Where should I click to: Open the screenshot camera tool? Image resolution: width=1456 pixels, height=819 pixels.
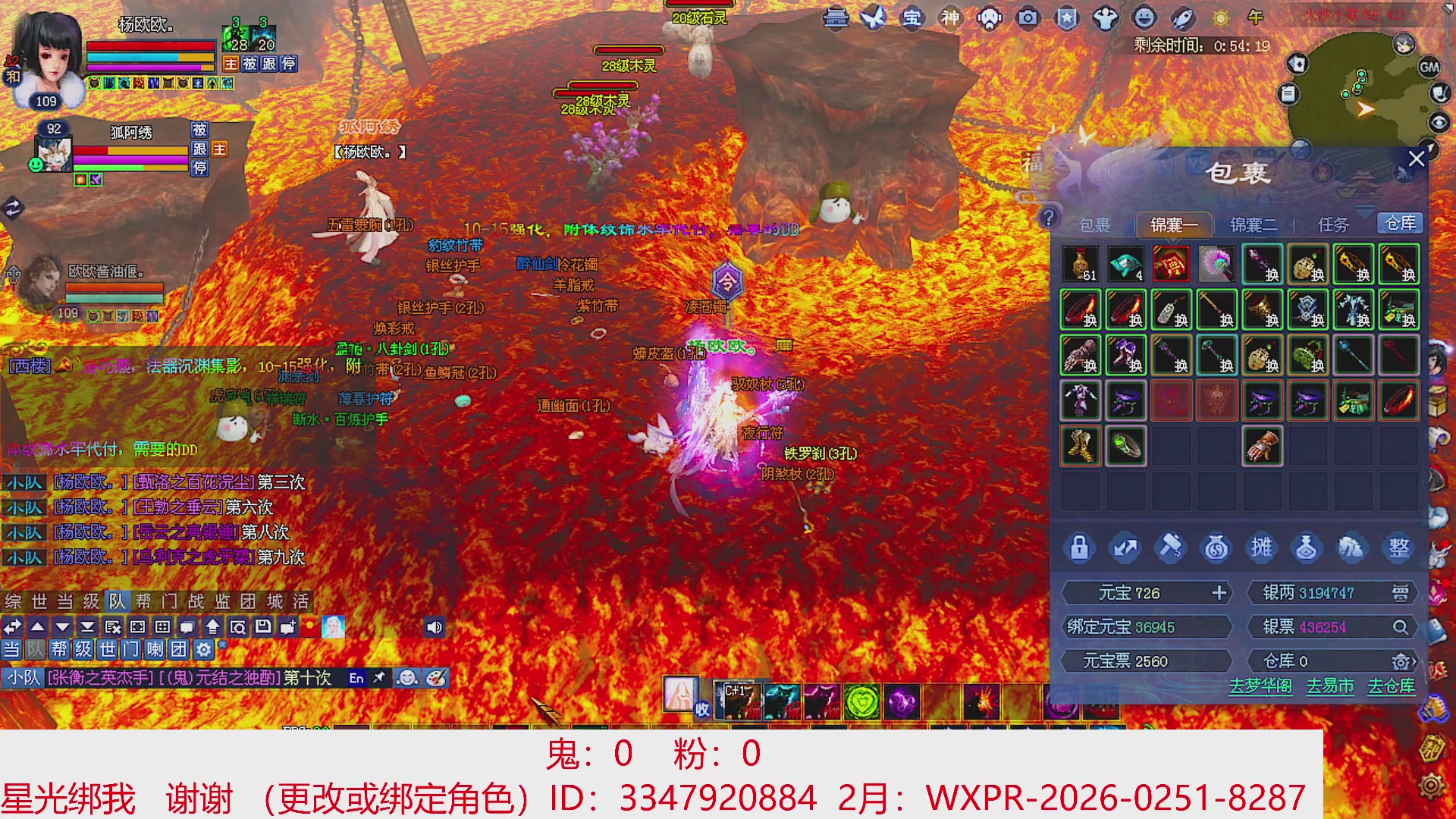pos(1028,19)
